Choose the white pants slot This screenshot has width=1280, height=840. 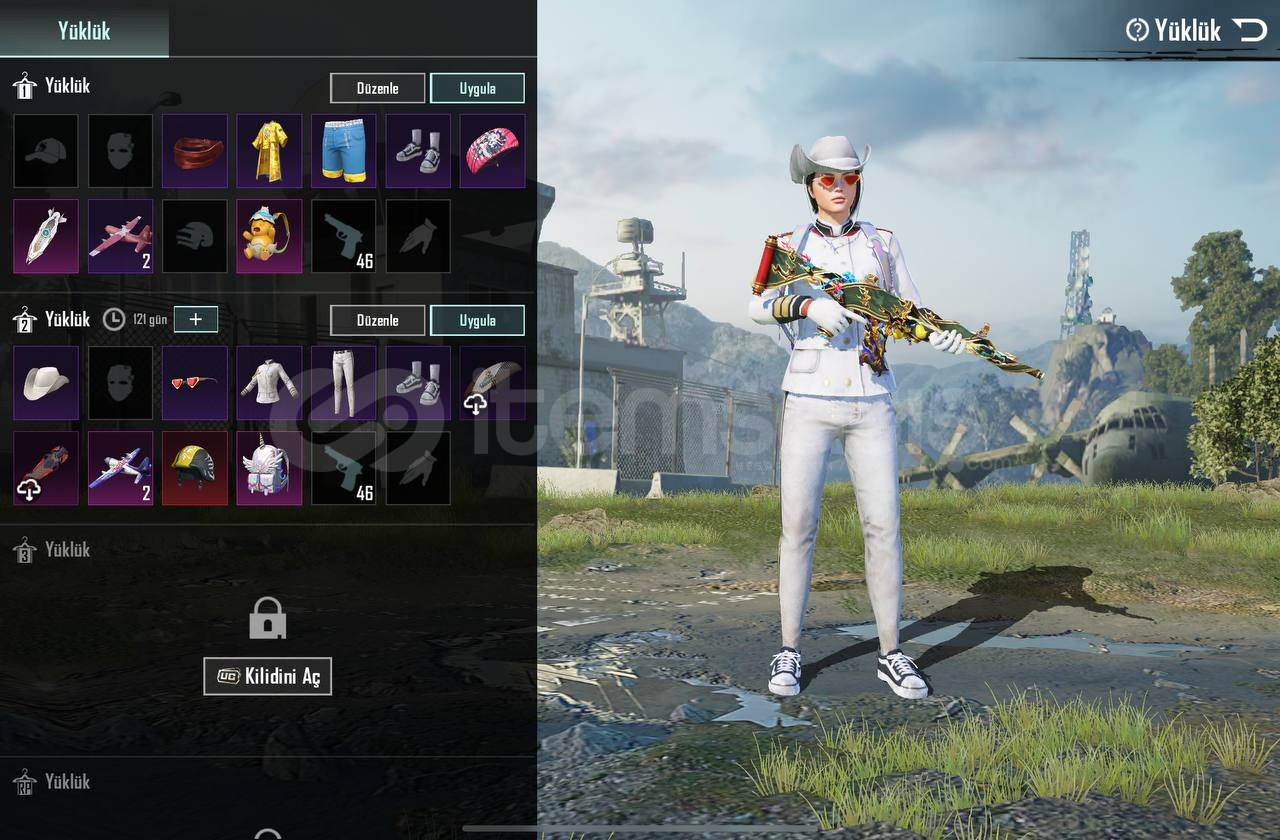pyautogui.click(x=344, y=383)
